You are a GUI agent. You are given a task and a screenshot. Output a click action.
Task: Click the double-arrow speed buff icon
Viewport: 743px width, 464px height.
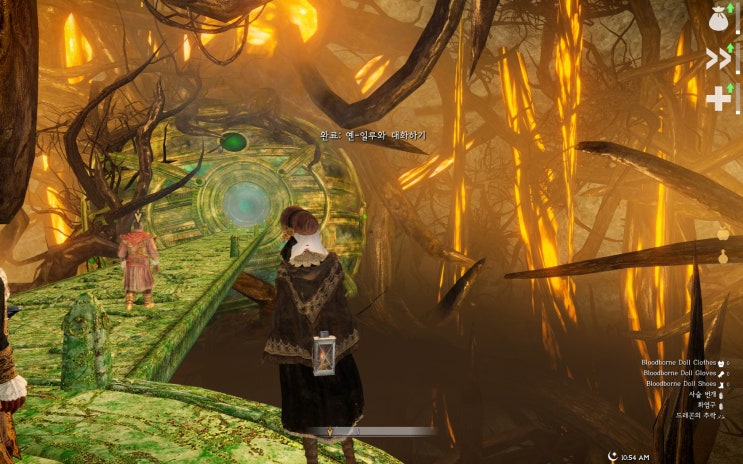point(718,58)
